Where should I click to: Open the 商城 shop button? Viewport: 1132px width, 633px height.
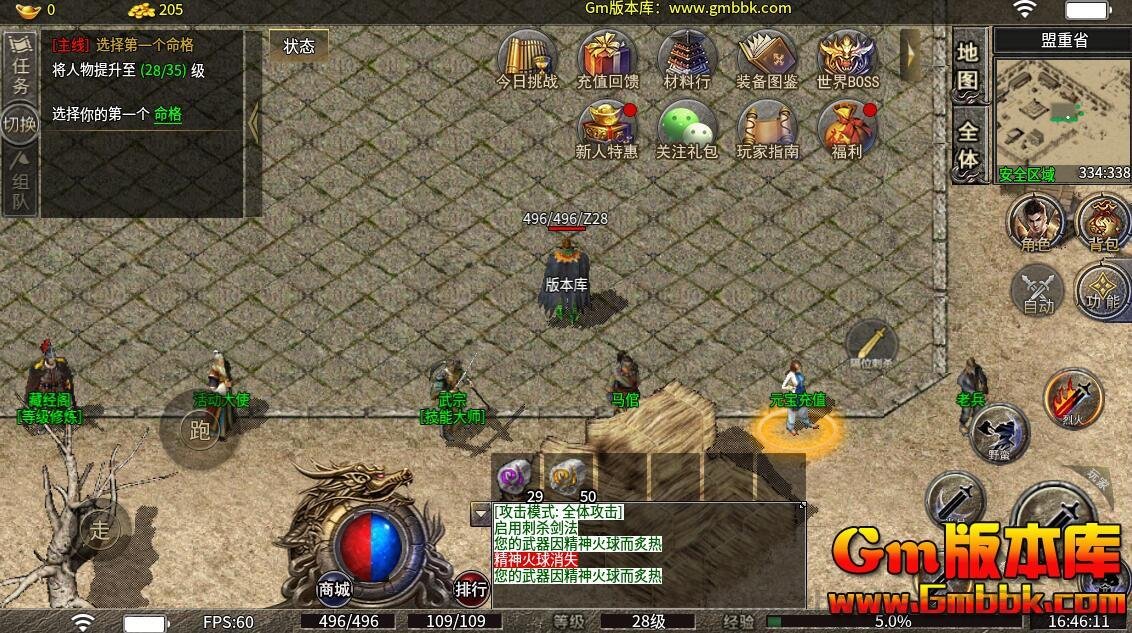point(335,589)
